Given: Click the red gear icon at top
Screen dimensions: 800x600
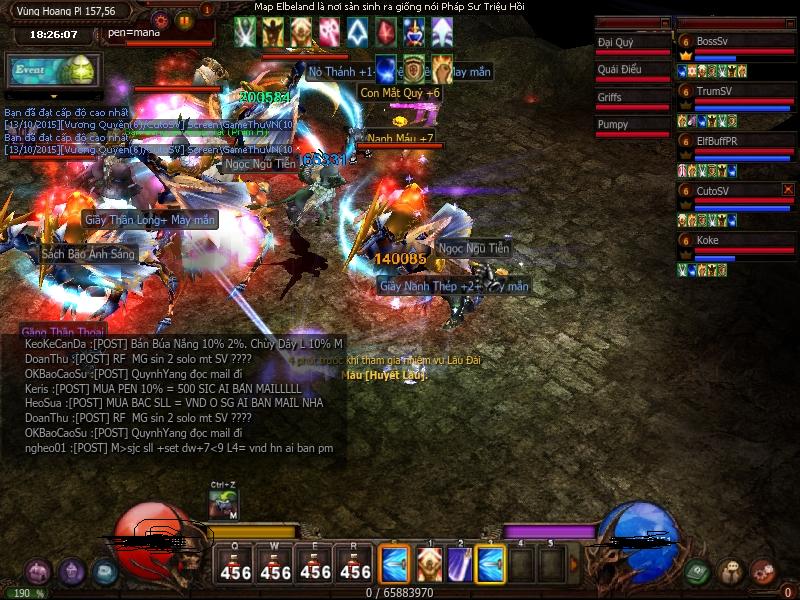Looking at the screenshot, I should (160, 20).
